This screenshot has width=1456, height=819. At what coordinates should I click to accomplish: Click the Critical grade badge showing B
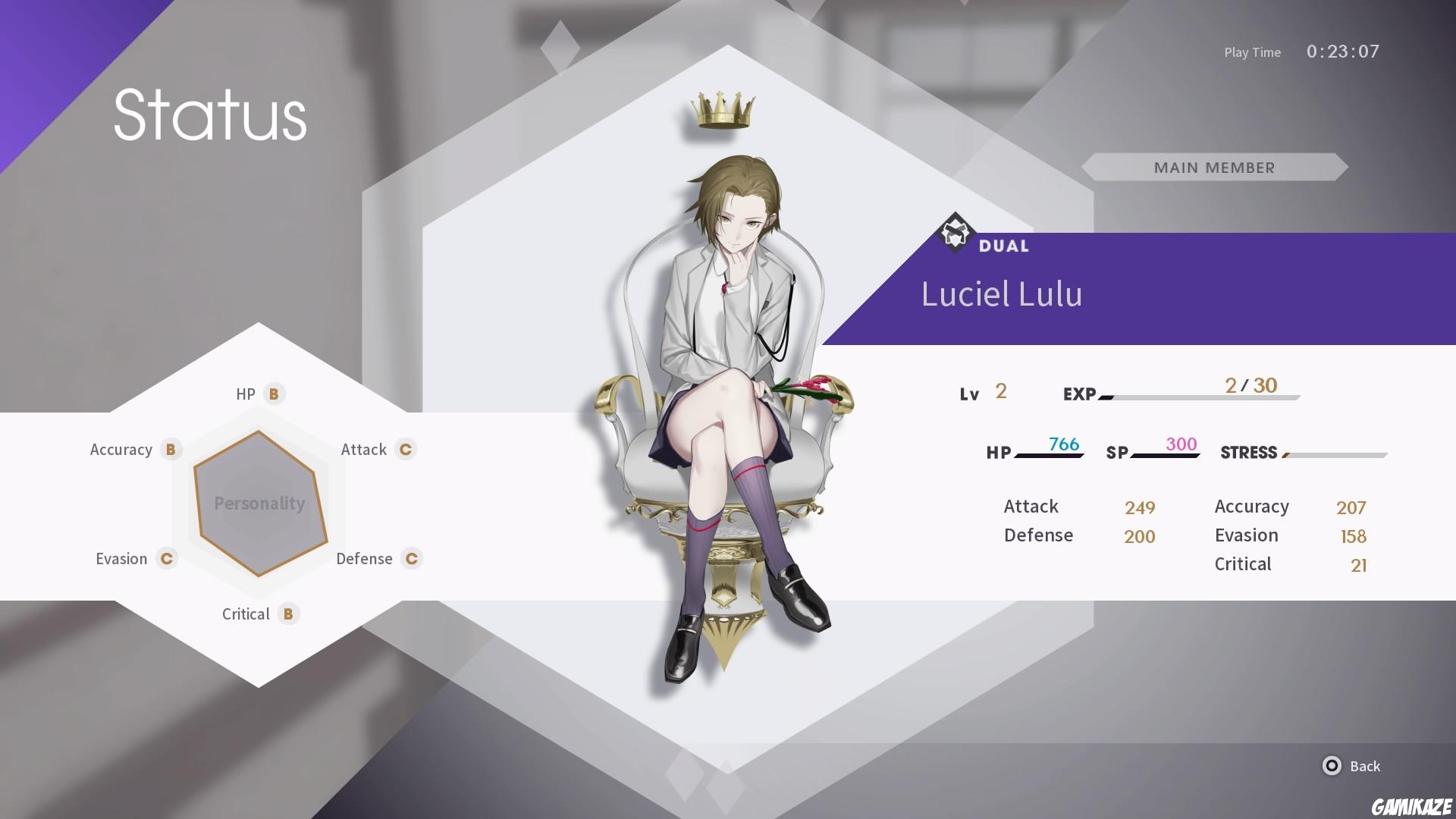(x=288, y=614)
